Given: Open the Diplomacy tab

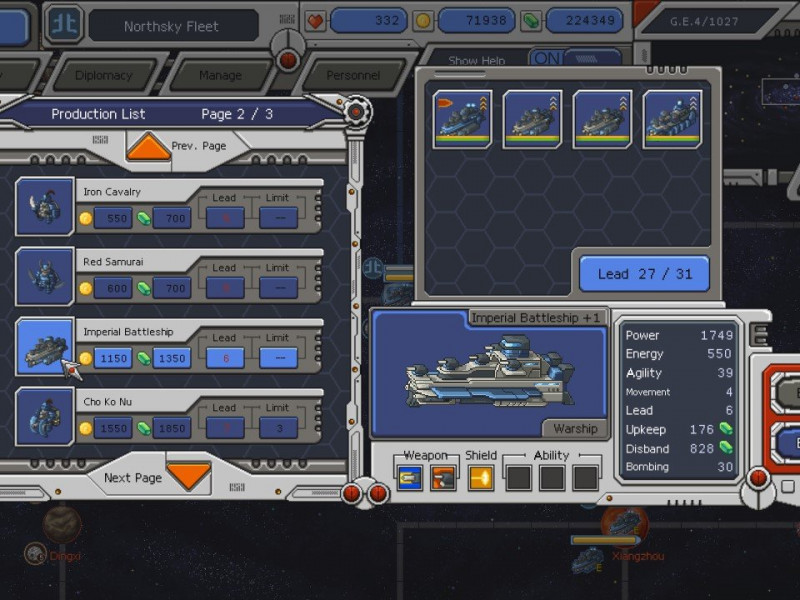Looking at the screenshot, I should 103,75.
